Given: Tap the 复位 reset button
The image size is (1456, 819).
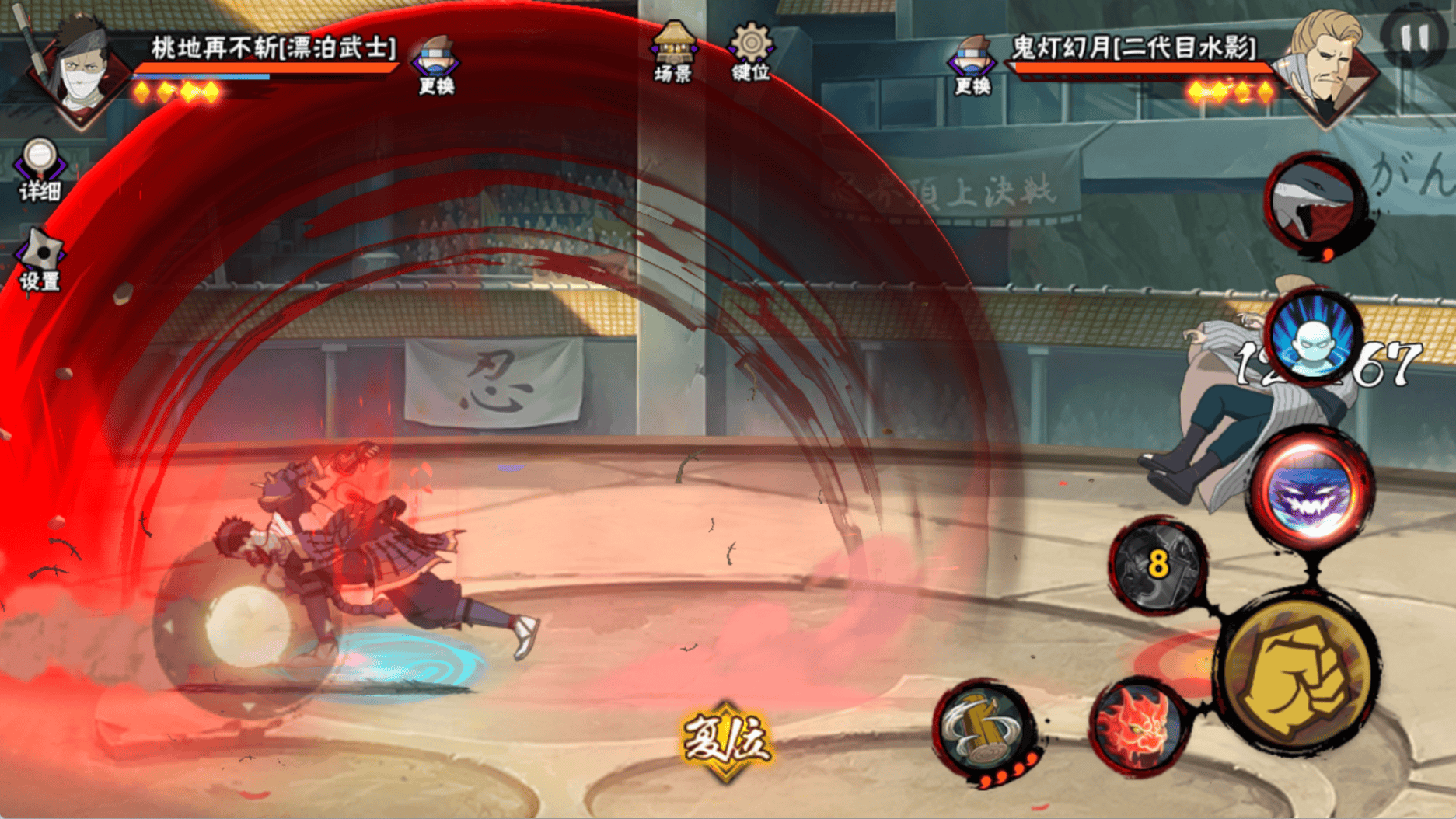Looking at the screenshot, I should click(726, 738).
